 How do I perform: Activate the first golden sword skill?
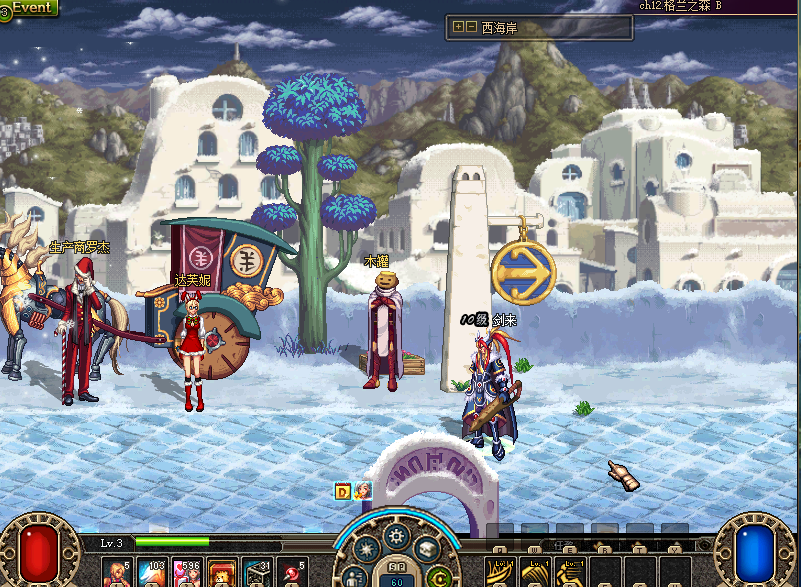pyautogui.click(x=499, y=574)
